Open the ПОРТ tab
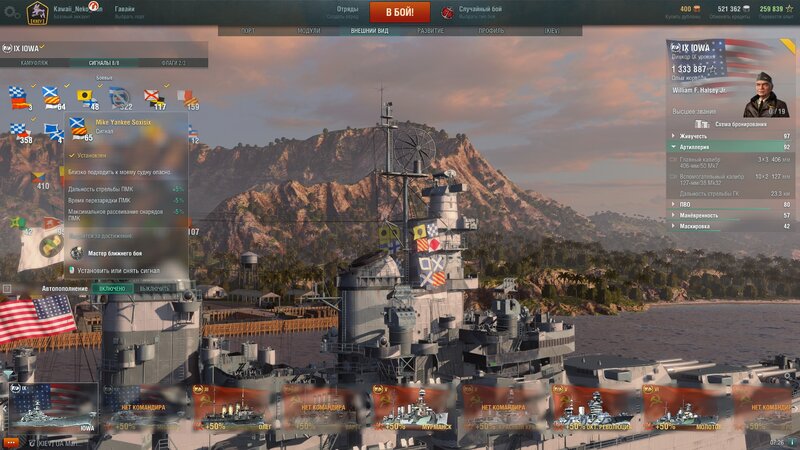Viewport: 800px width, 450px height. point(248,31)
